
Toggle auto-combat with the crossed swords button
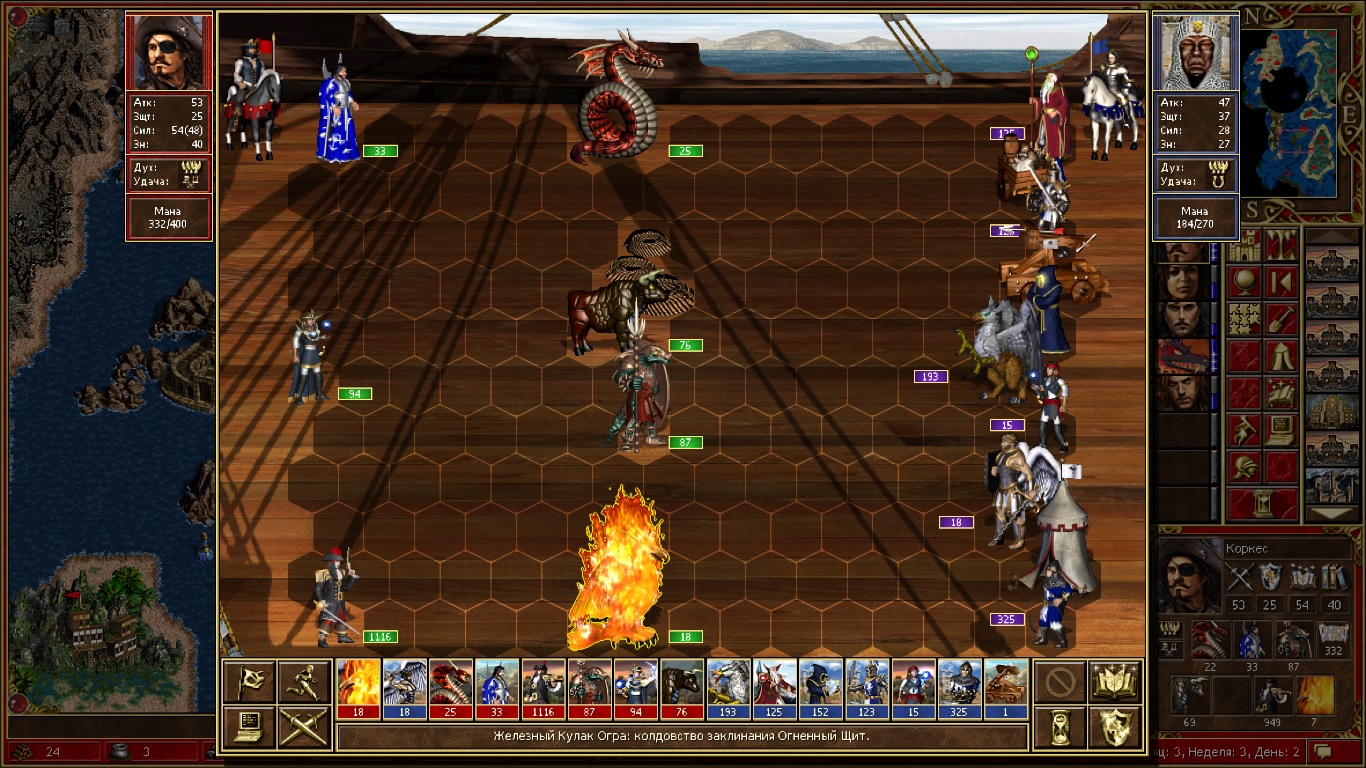coord(304,727)
